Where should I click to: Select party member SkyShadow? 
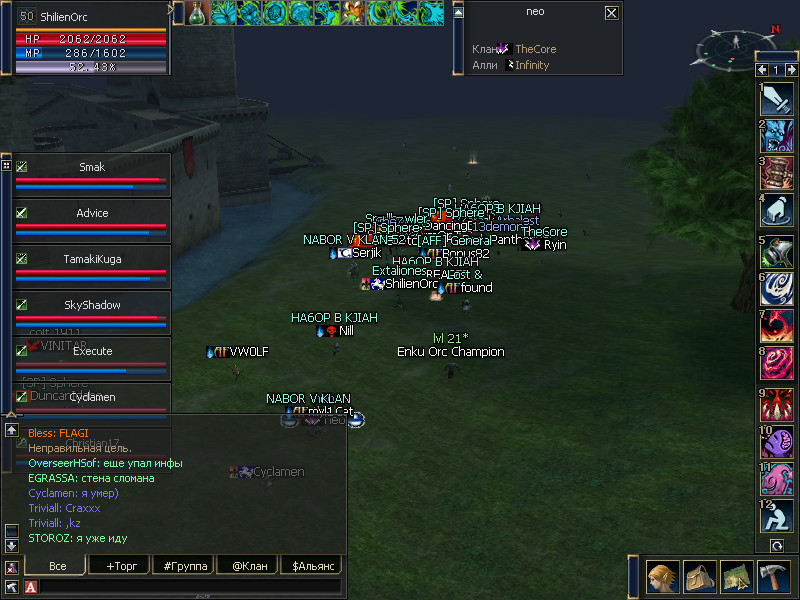(91, 306)
